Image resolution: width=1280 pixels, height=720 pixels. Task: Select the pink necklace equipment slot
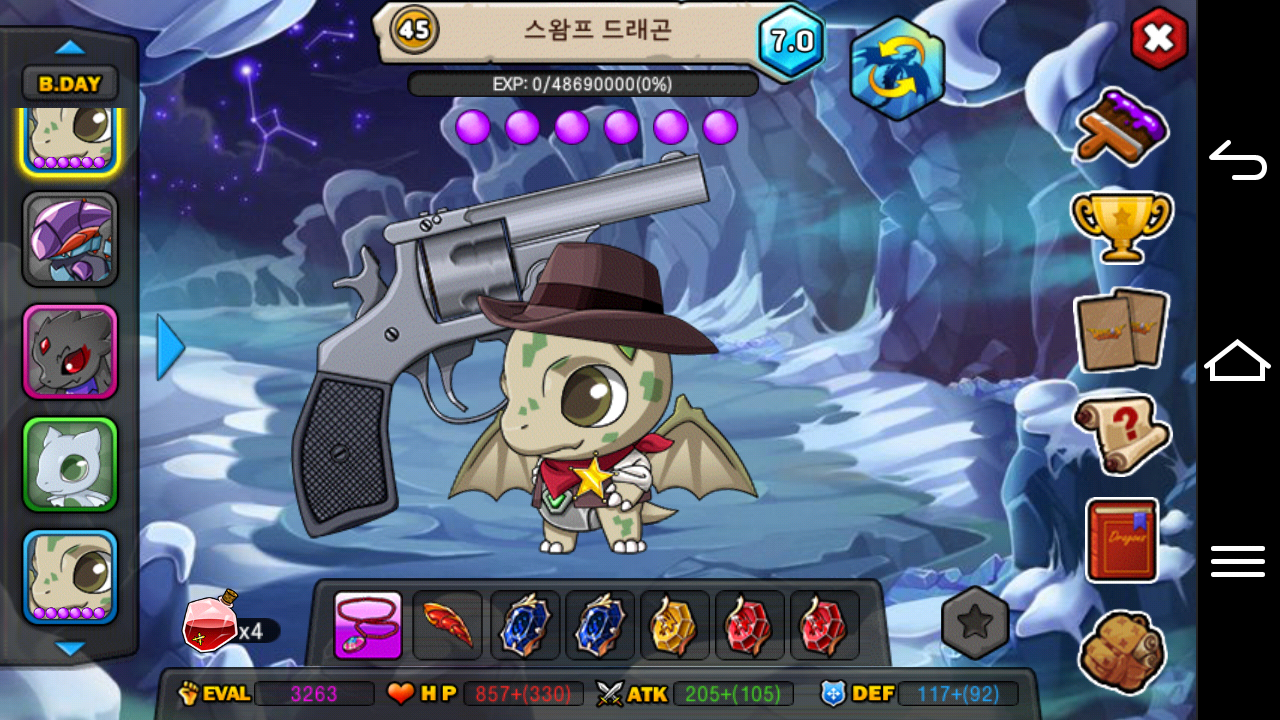(x=368, y=626)
